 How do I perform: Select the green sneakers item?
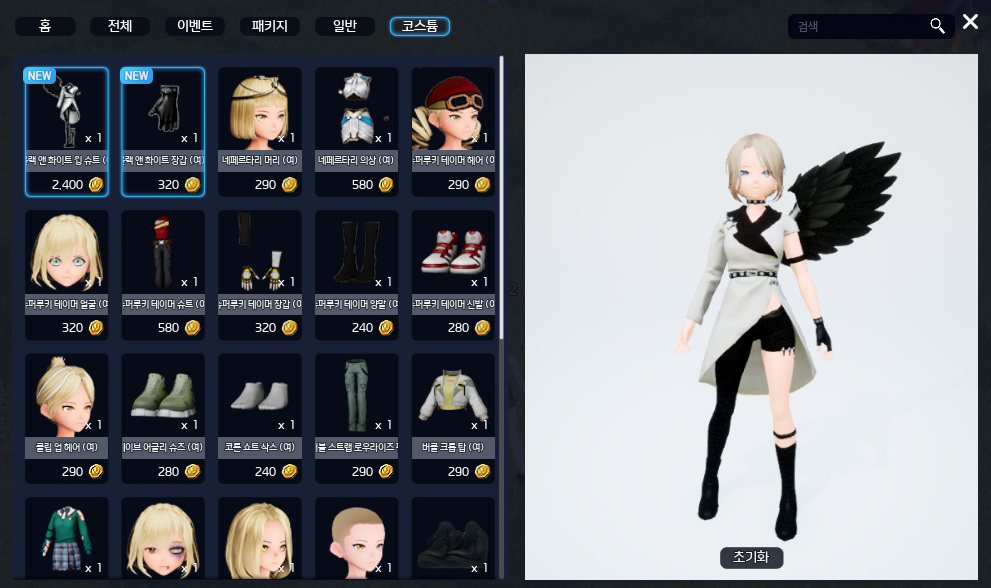(x=162, y=397)
